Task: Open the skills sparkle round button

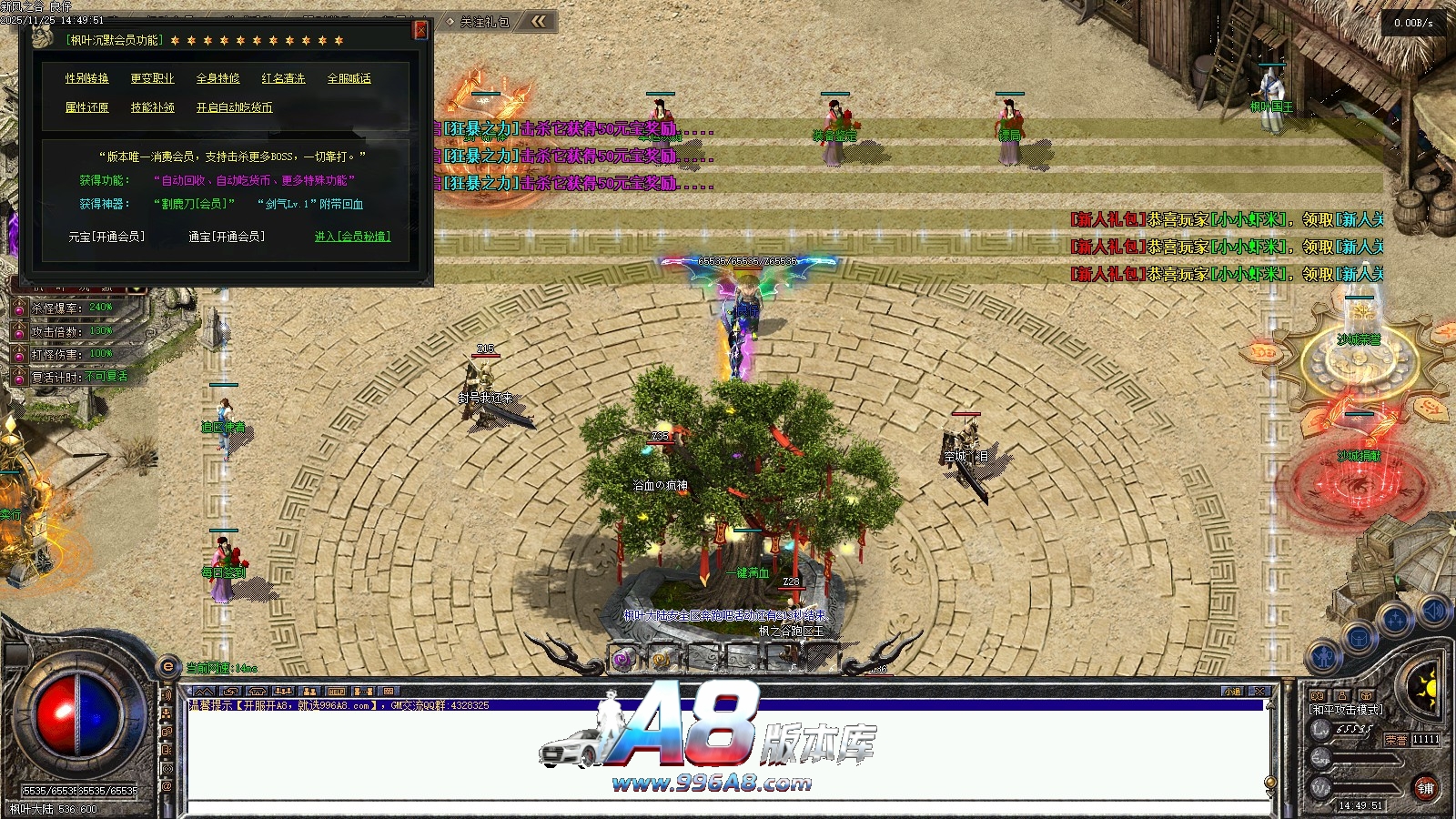Action: point(1395,621)
